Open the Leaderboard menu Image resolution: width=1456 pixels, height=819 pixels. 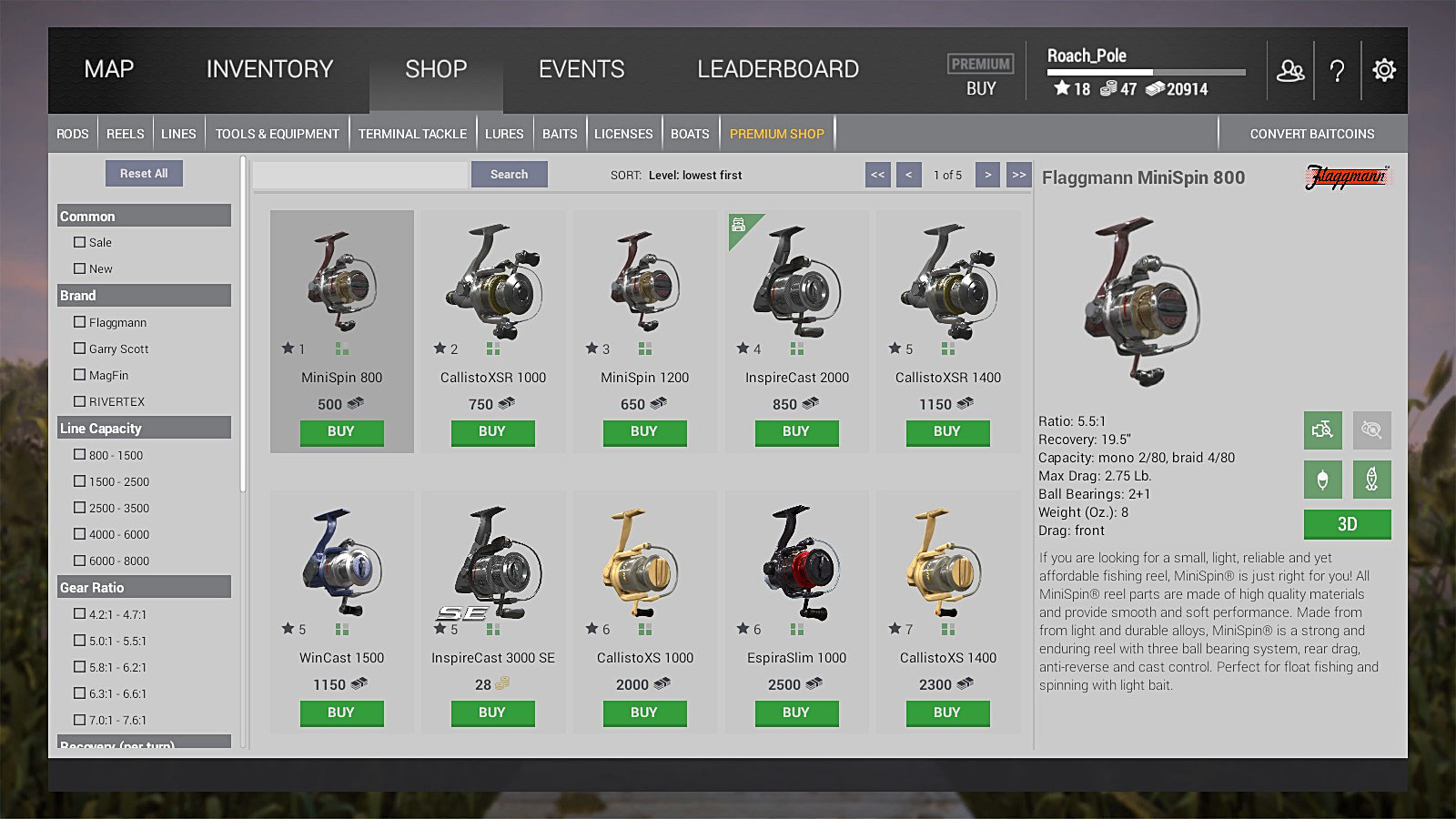click(x=778, y=69)
